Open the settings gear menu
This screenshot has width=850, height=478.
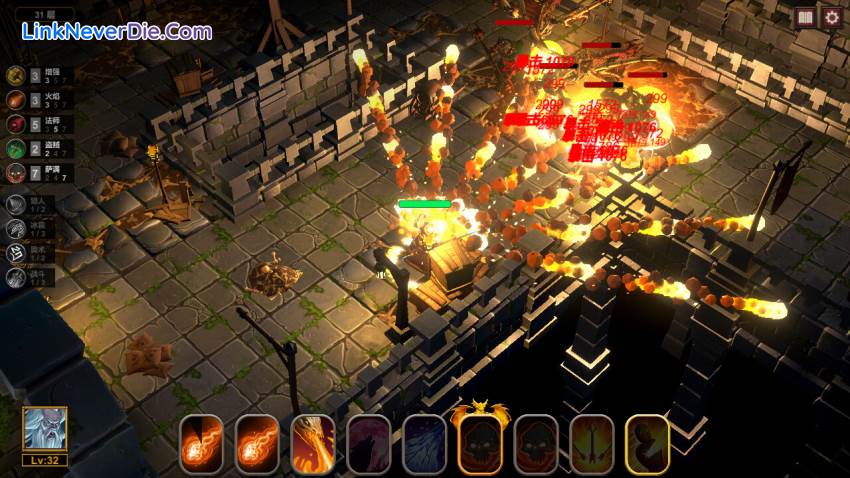click(832, 17)
